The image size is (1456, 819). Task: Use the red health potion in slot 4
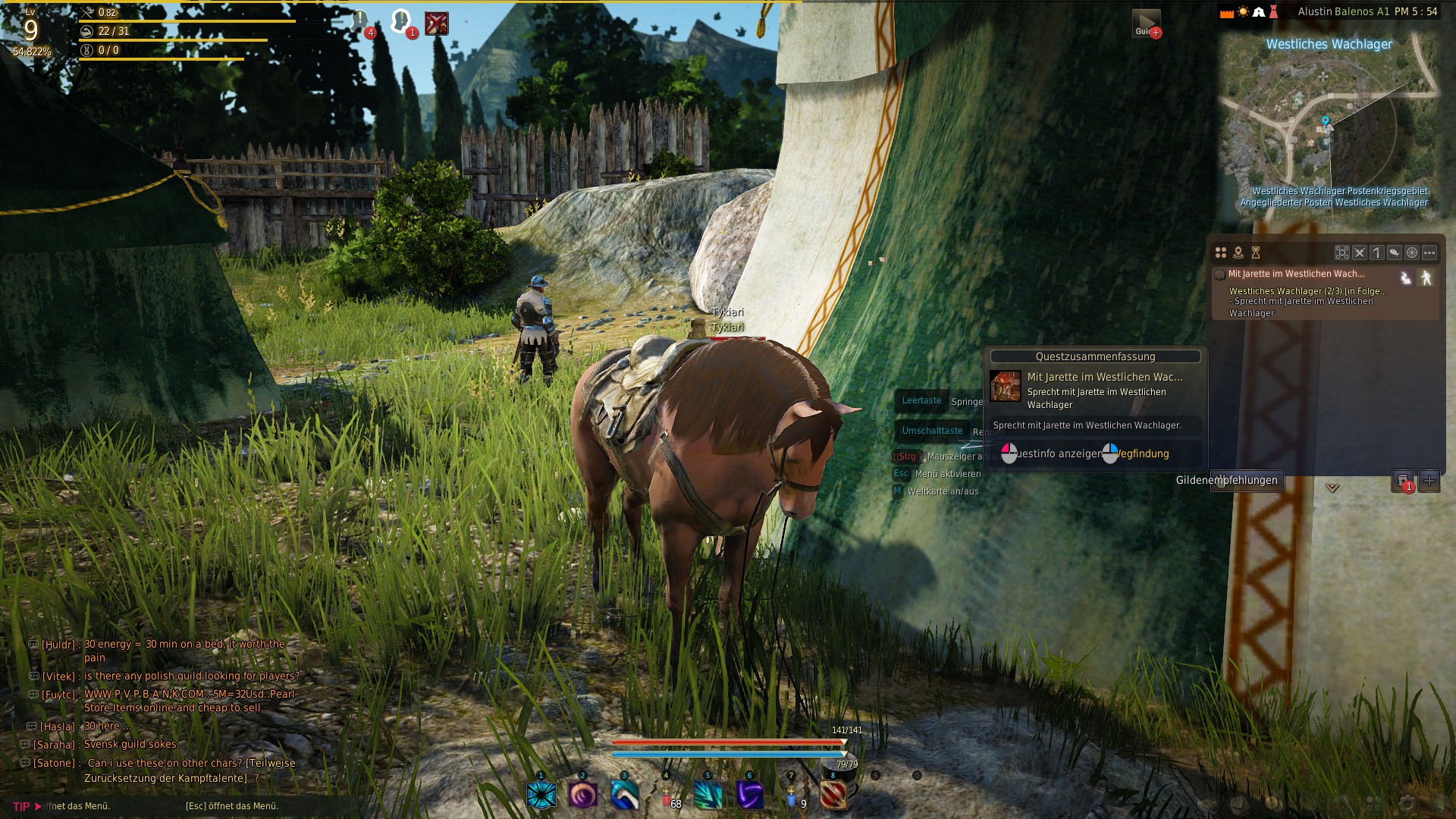pyautogui.click(x=667, y=795)
